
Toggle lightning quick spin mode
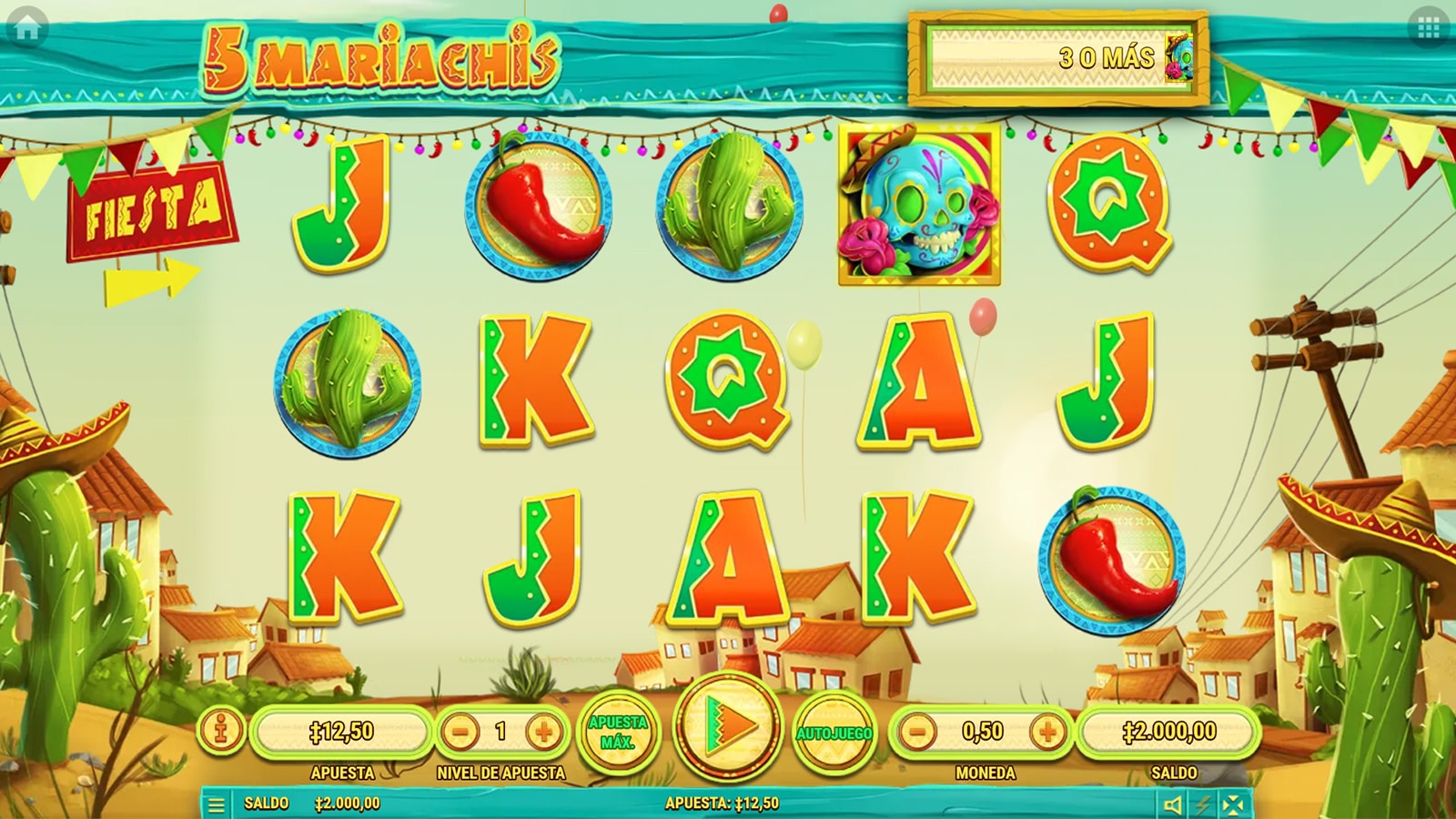click(x=1203, y=804)
